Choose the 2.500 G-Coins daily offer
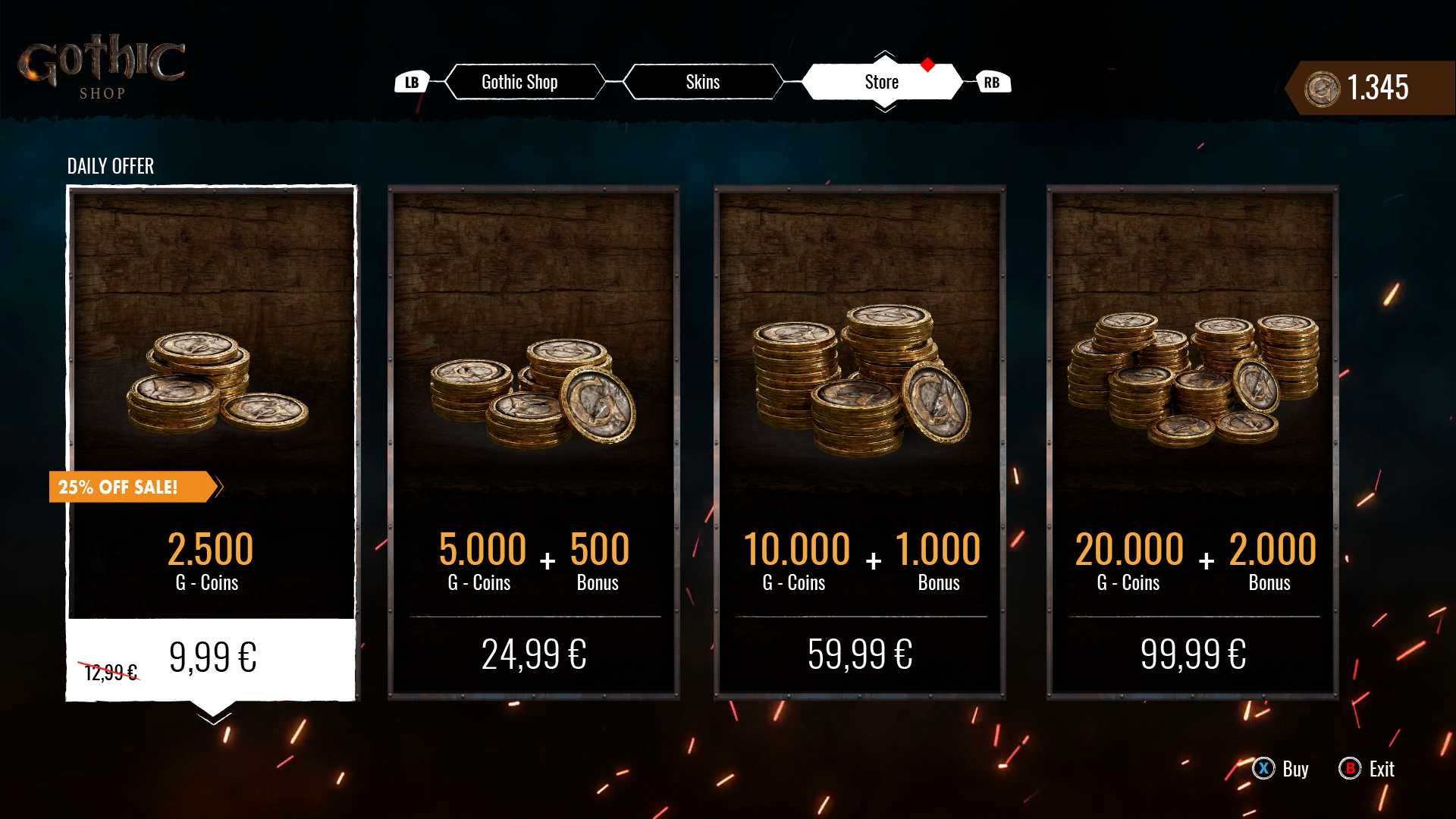This screenshot has width=1456, height=819. point(212,443)
